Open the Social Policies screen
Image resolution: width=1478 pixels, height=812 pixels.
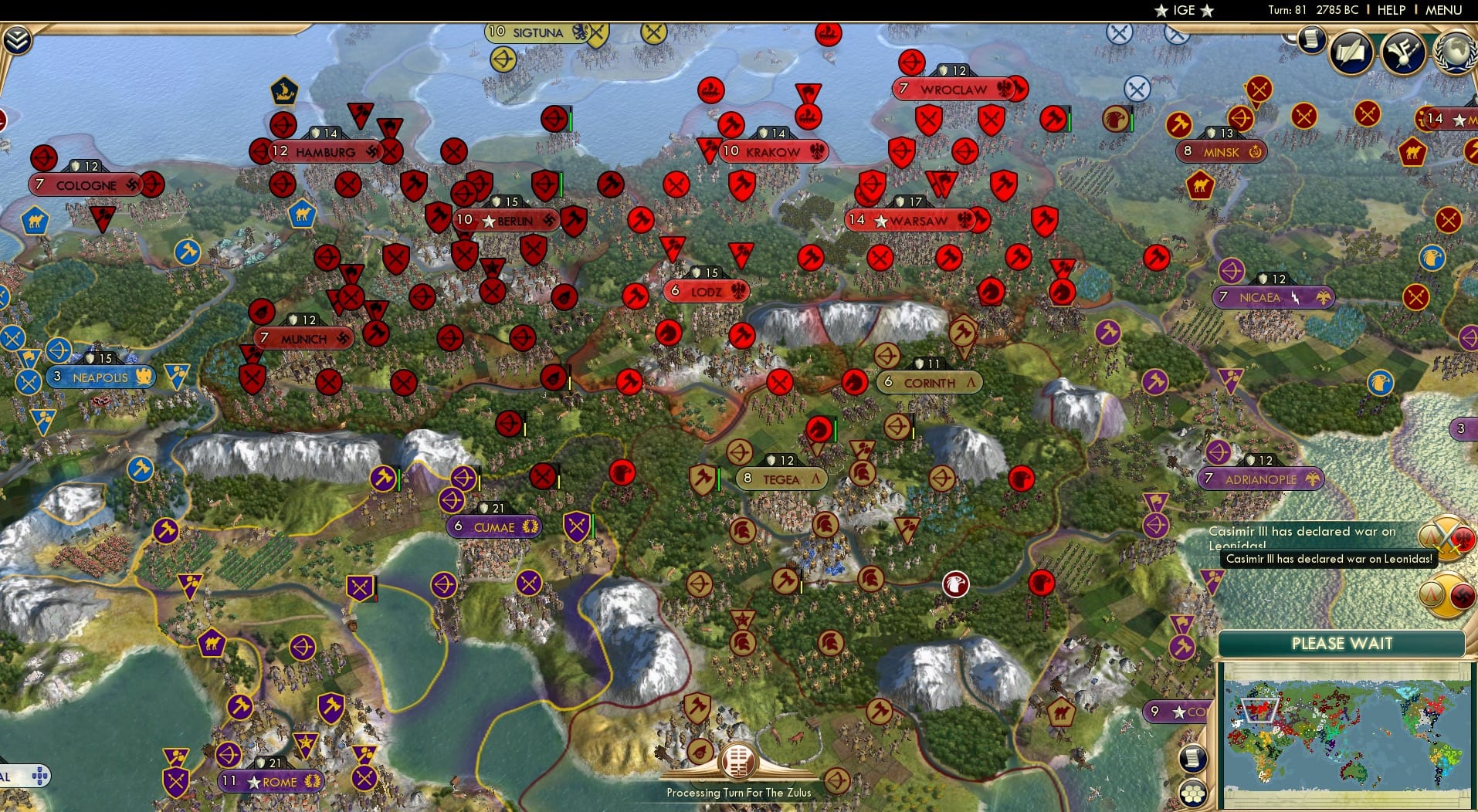tap(1350, 51)
